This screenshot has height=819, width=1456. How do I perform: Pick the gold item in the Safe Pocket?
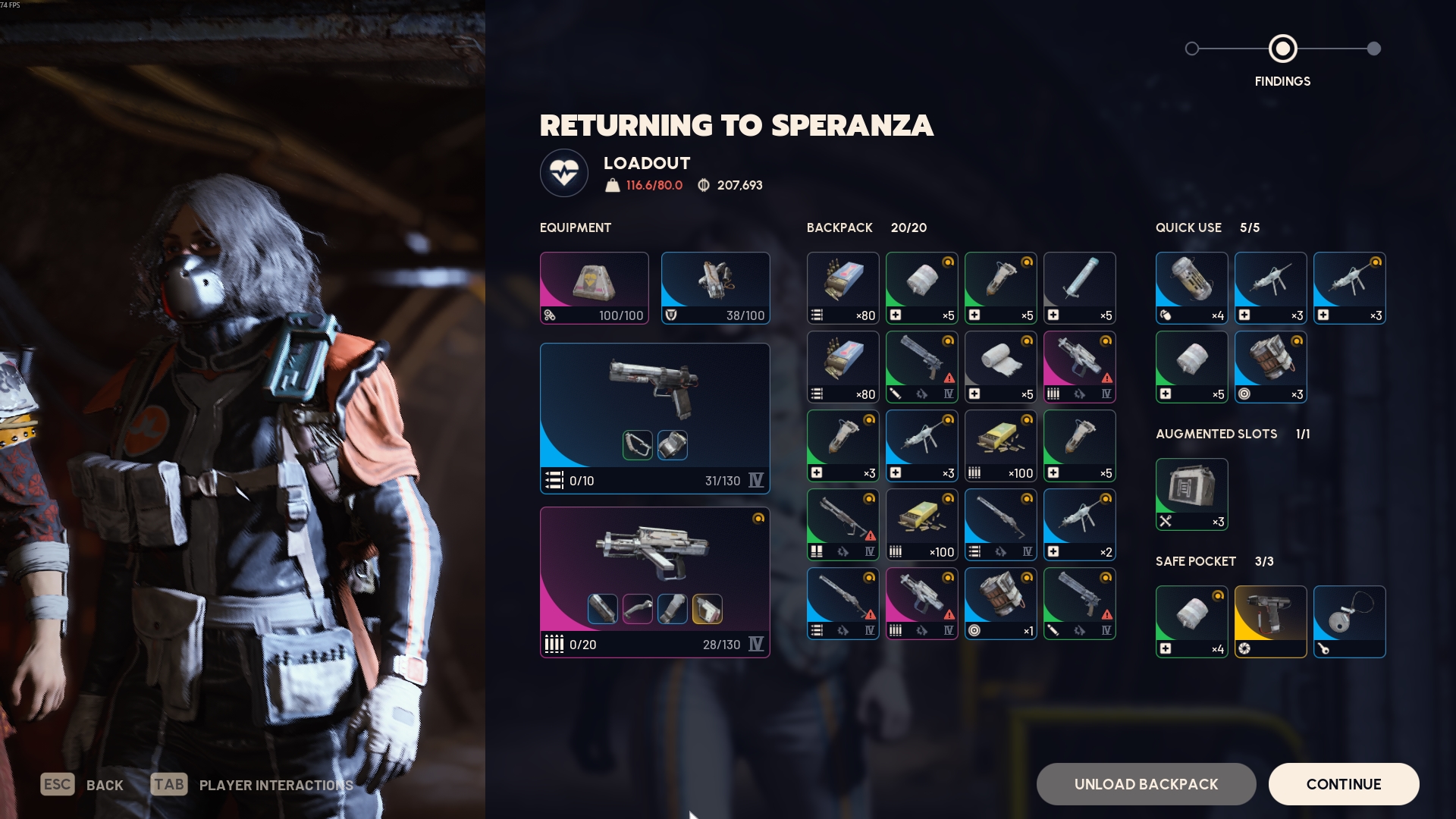point(1270,621)
